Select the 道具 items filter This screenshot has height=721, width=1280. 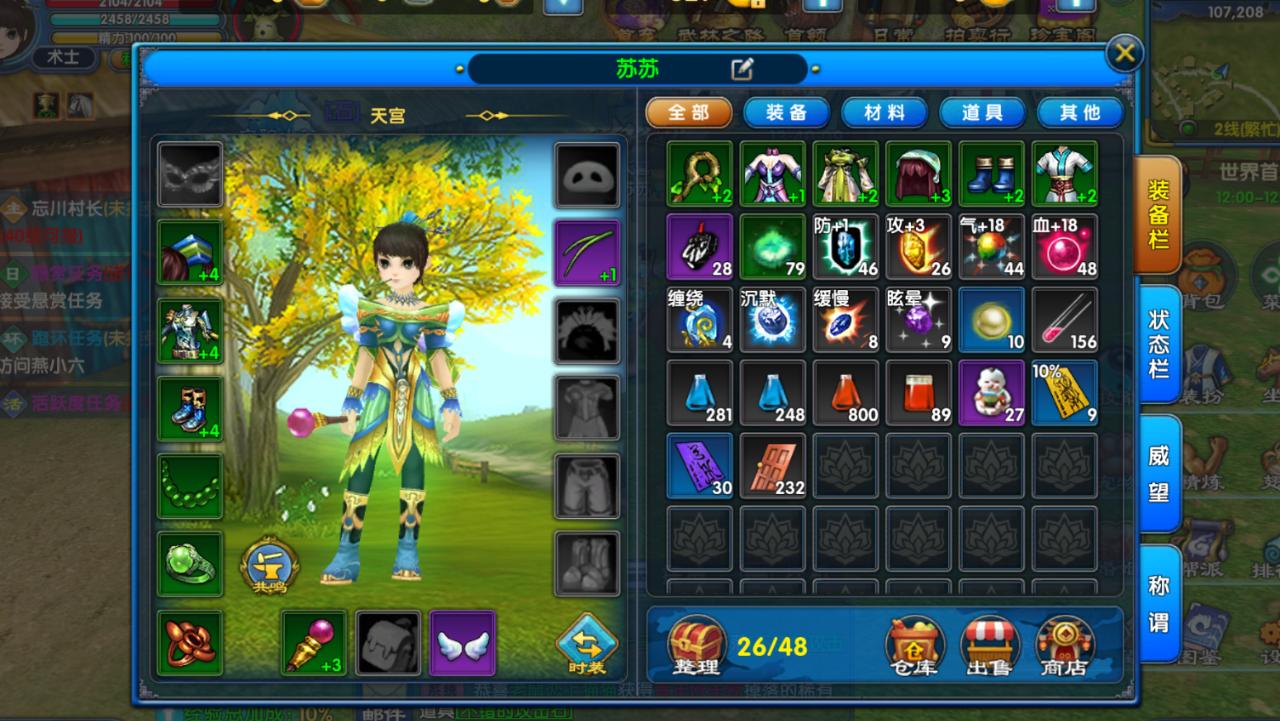point(981,113)
